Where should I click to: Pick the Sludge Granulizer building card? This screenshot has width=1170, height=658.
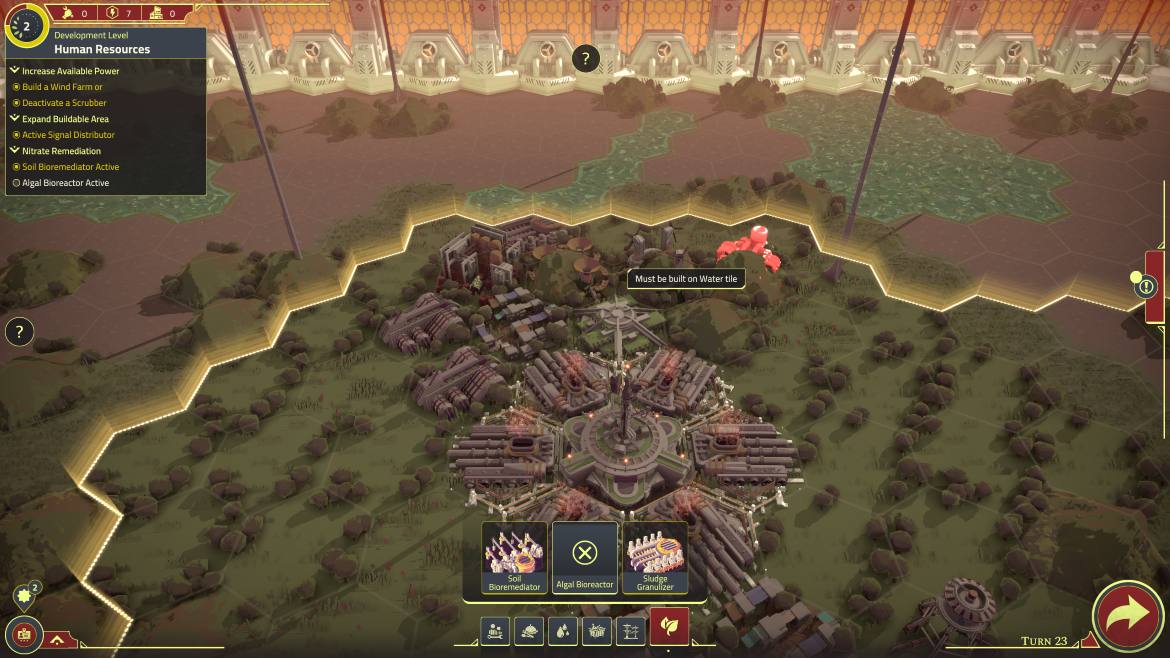pyautogui.click(x=655, y=558)
